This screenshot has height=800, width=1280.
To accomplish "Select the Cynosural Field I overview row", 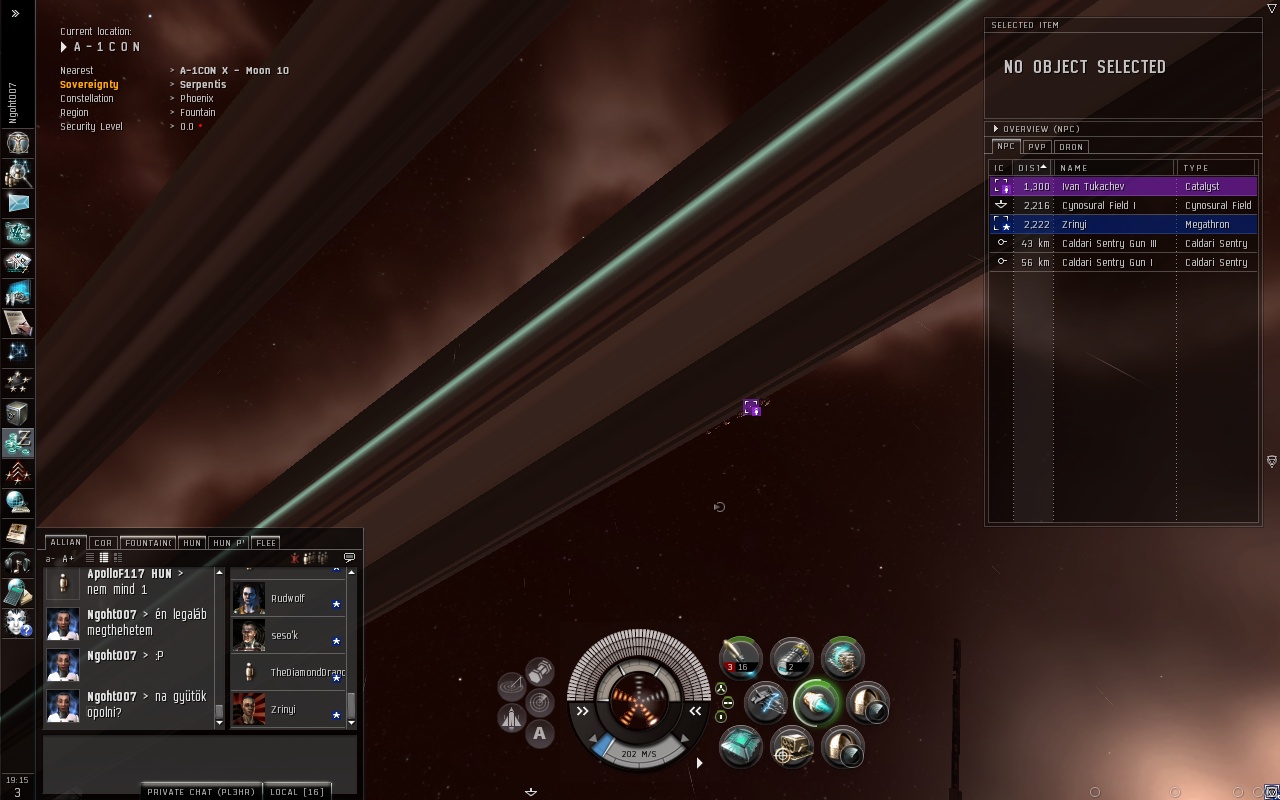I will [1098, 206].
